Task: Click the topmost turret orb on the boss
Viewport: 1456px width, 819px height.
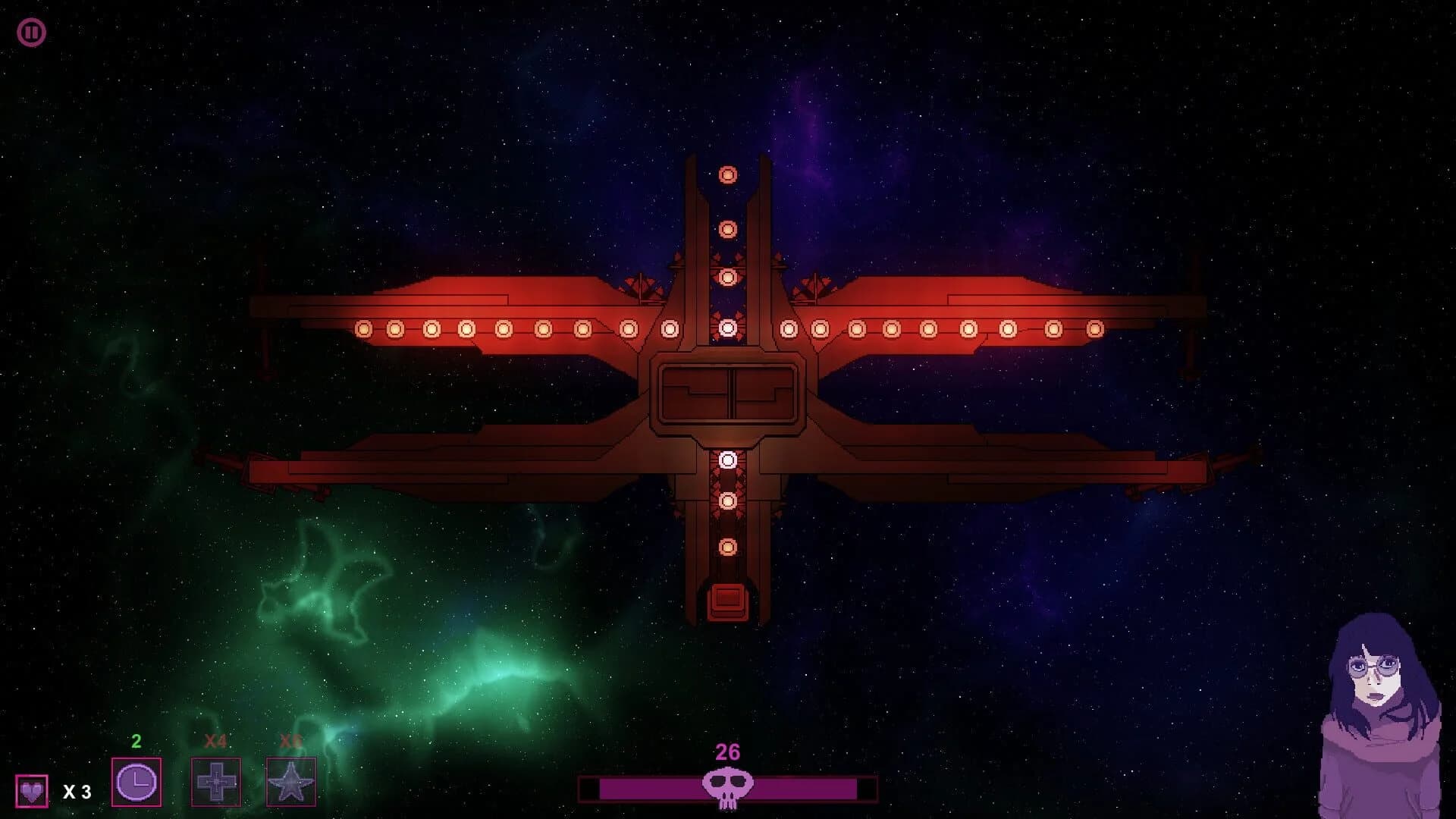Action: pyautogui.click(x=729, y=175)
